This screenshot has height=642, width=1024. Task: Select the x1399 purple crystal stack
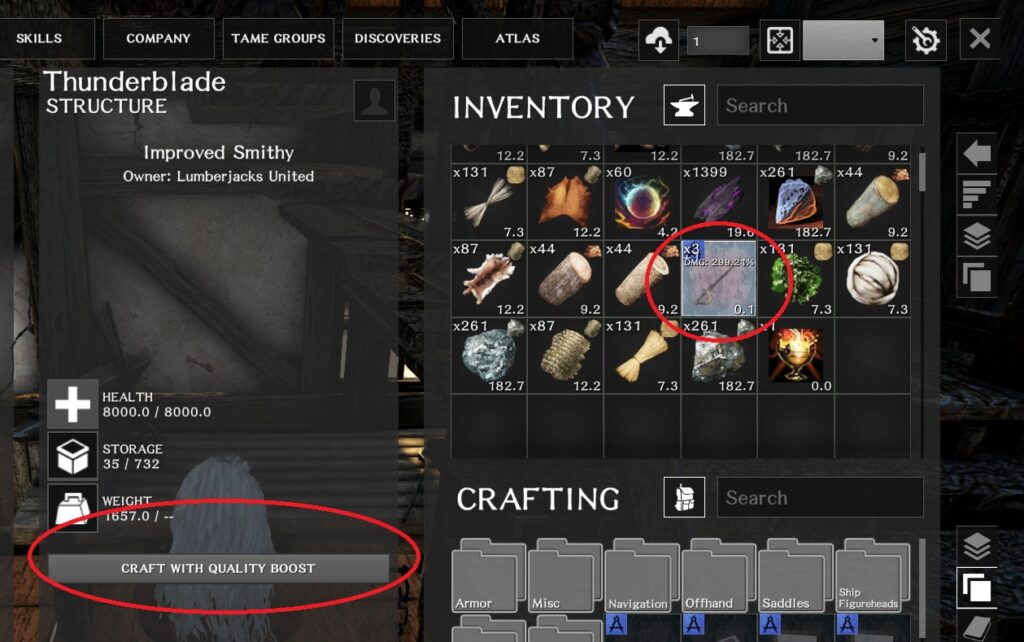[x=718, y=201]
